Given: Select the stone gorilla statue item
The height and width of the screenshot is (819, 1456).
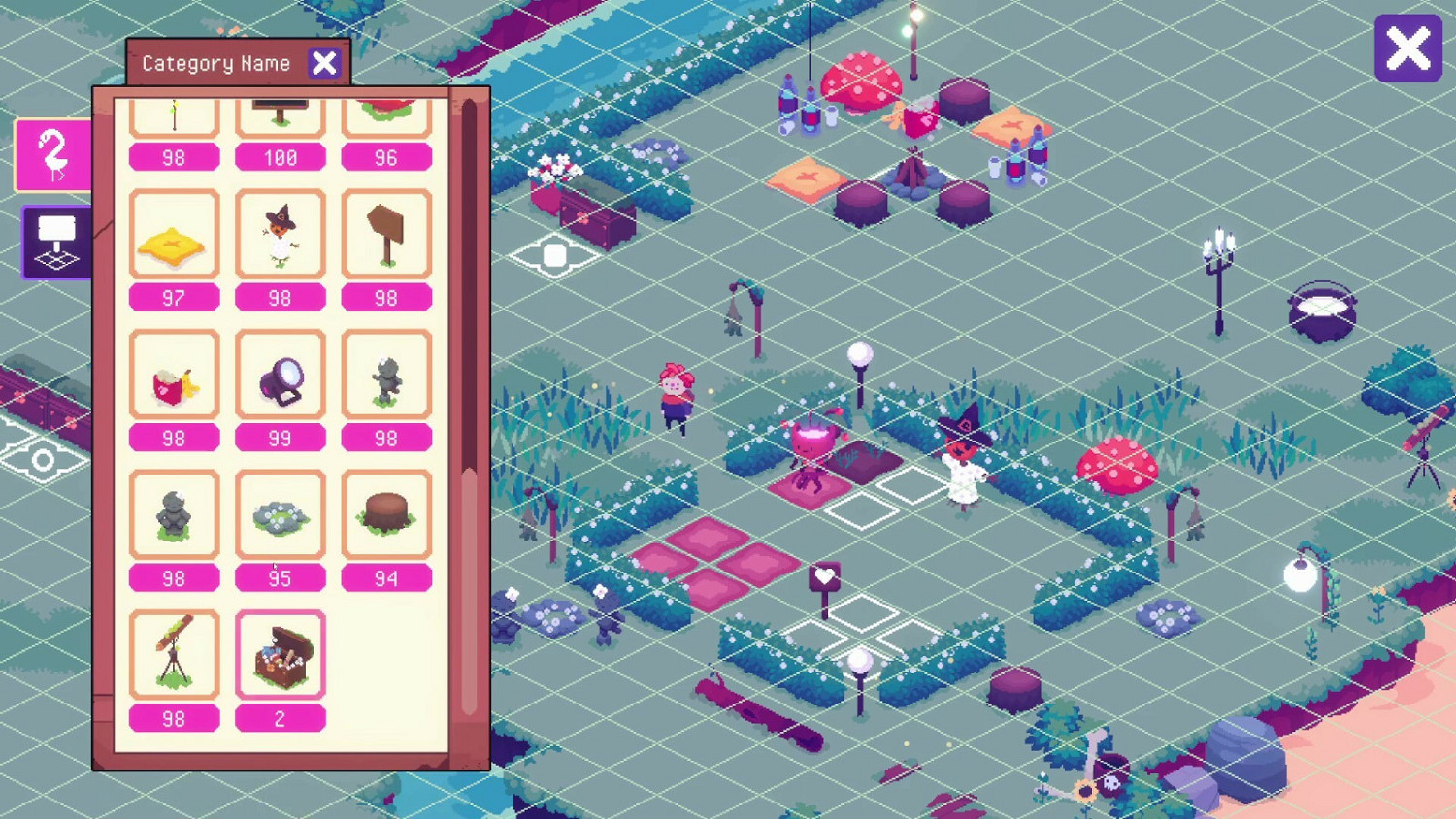Looking at the screenshot, I should tap(175, 513).
